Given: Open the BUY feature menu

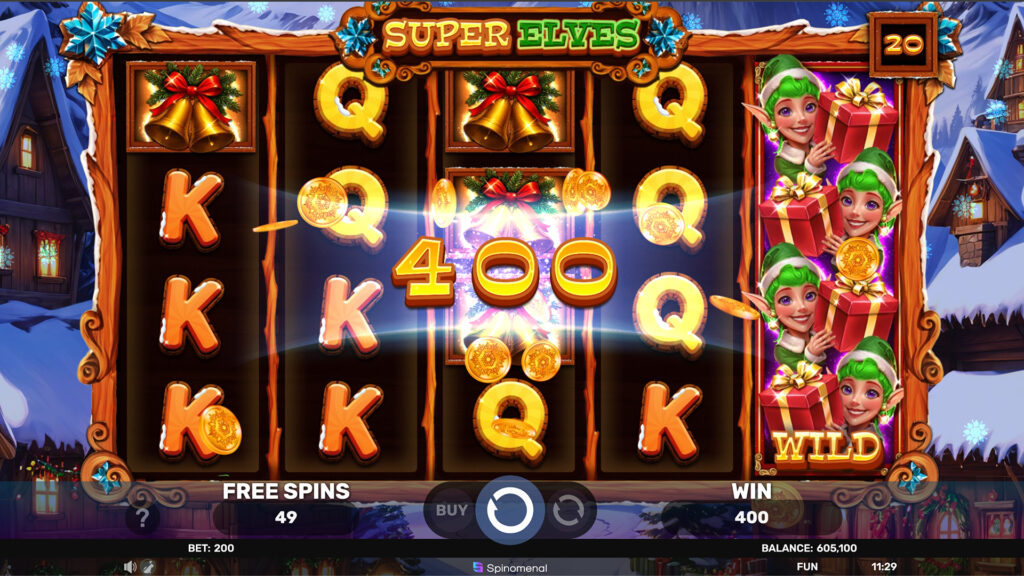Looking at the screenshot, I should [452, 510].
